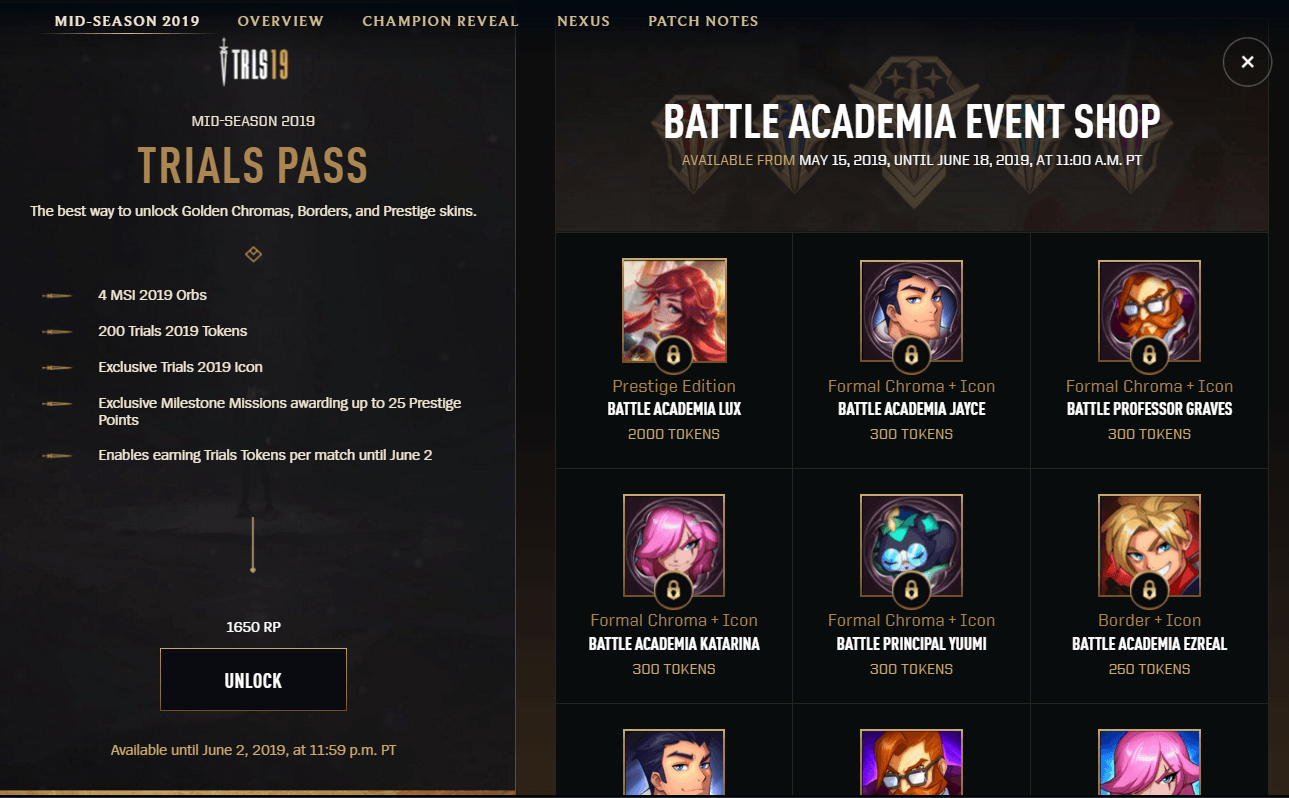The image size is (1289, 798).
Task: Open the Champion Reveal tab
Action: [x=440, y=21]
